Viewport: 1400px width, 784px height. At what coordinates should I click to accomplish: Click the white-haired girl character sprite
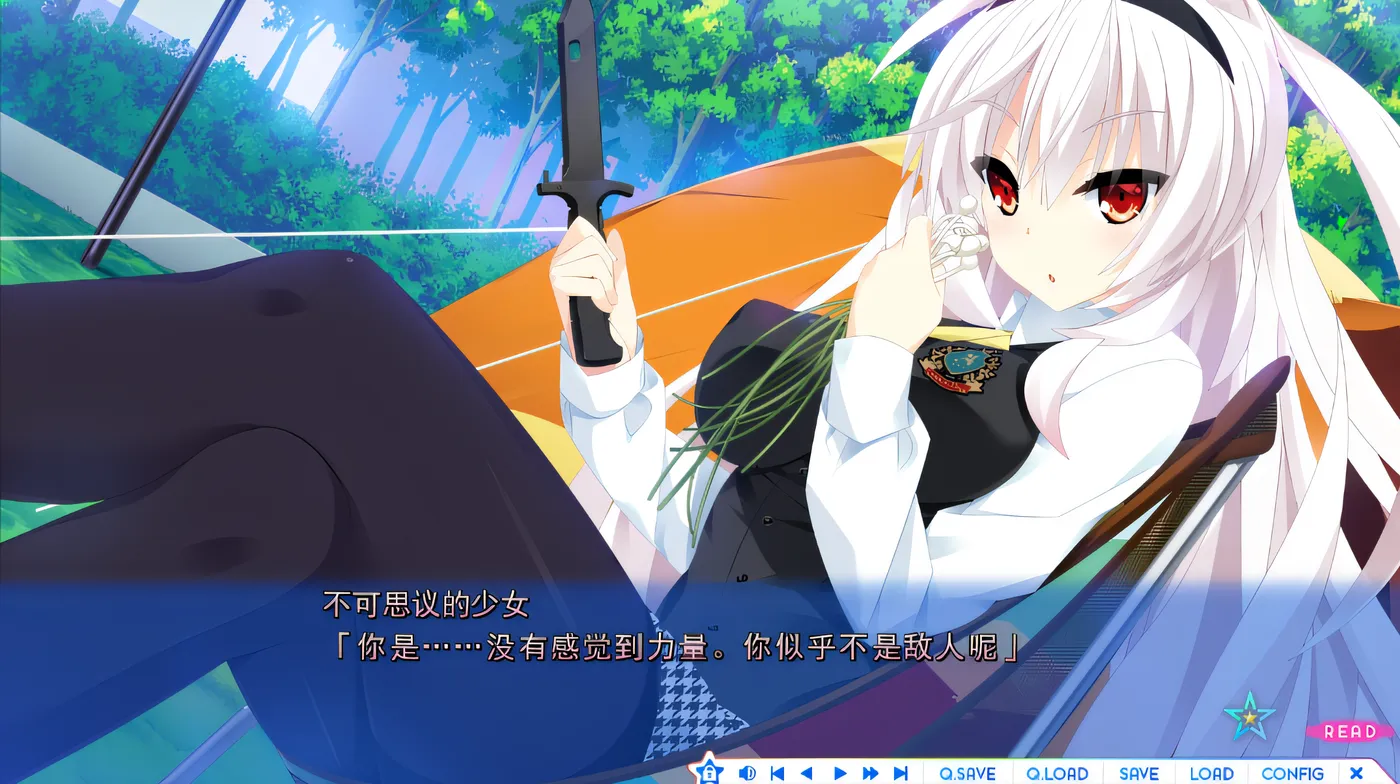click(x=1000, y=300)
